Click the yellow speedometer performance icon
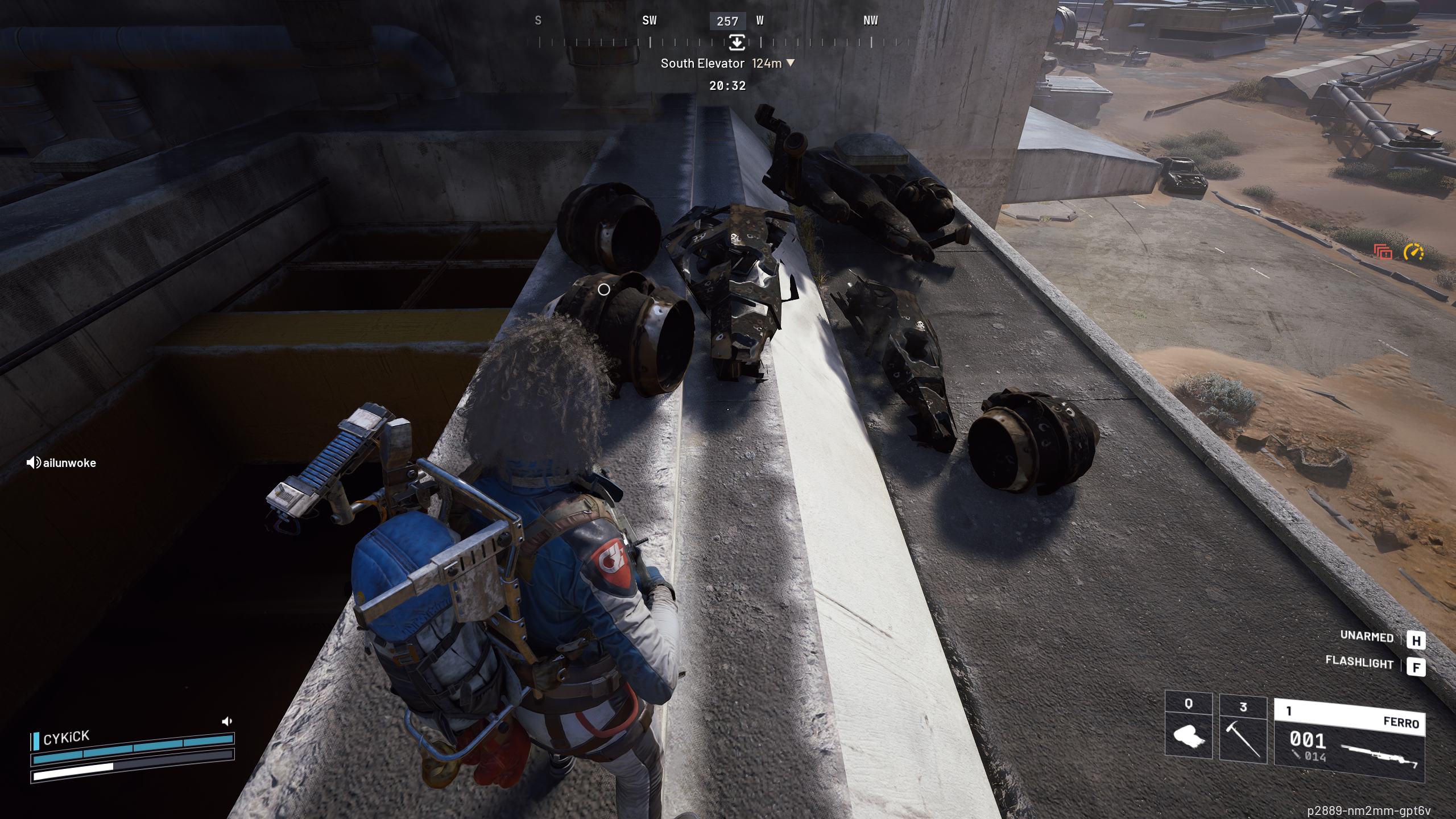Screen dimensions: 1456x819 (1413, 252)
